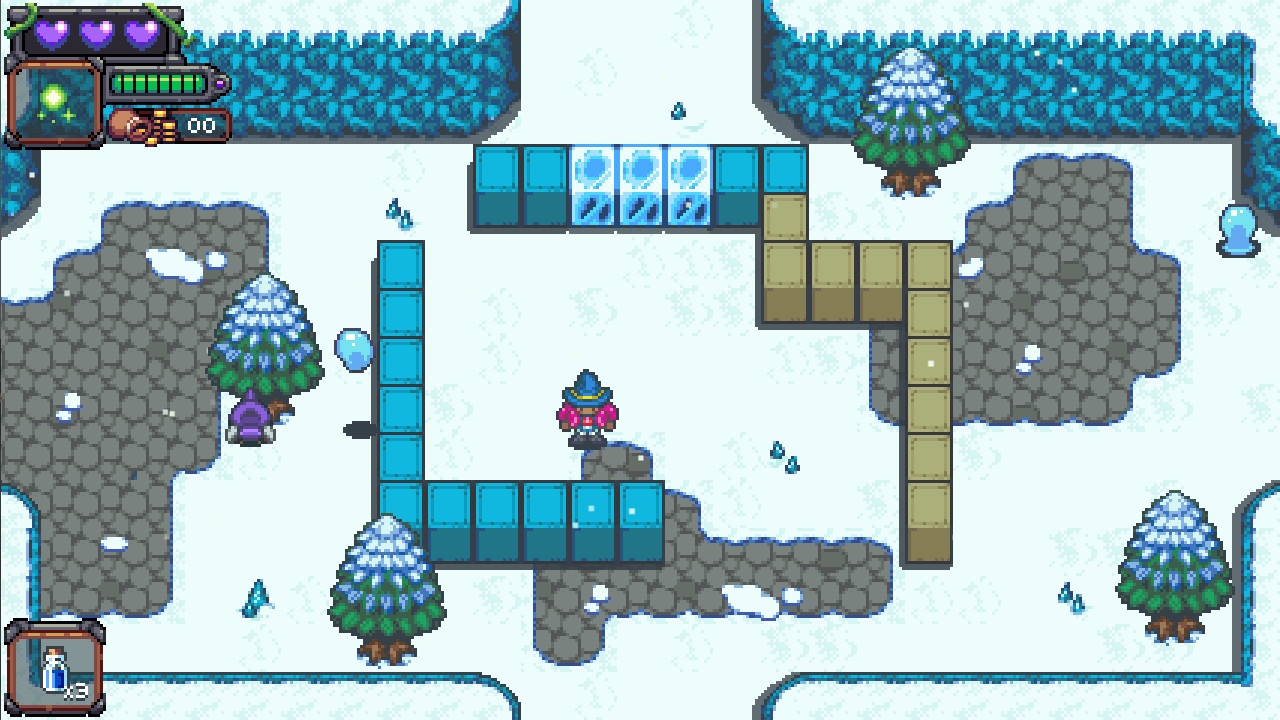Image resolution: width=1280 pixels, height=720 pixels.
Task: Click the green energy bar
Action: point(160,83)
